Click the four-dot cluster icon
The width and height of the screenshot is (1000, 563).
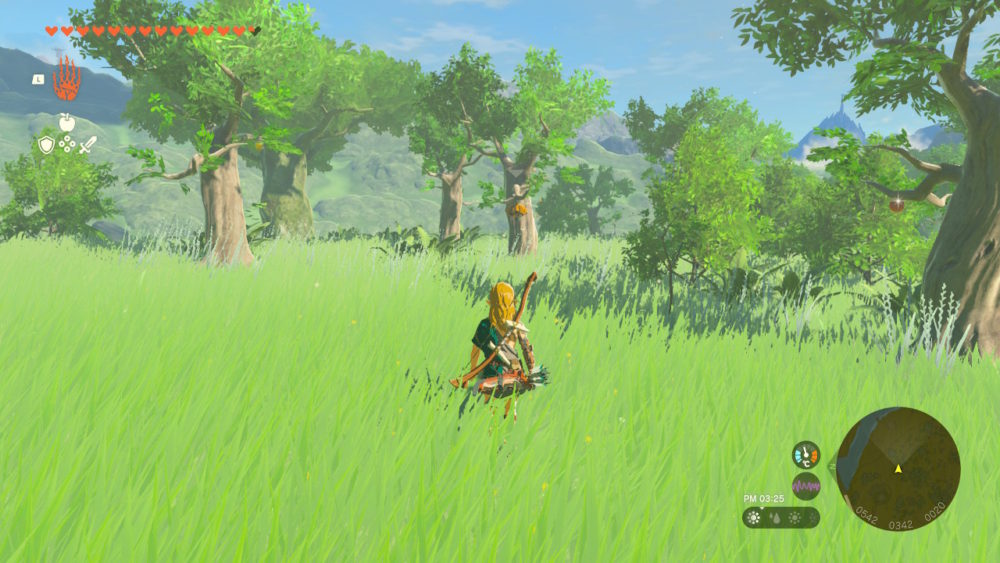click(x=67, y=145)
